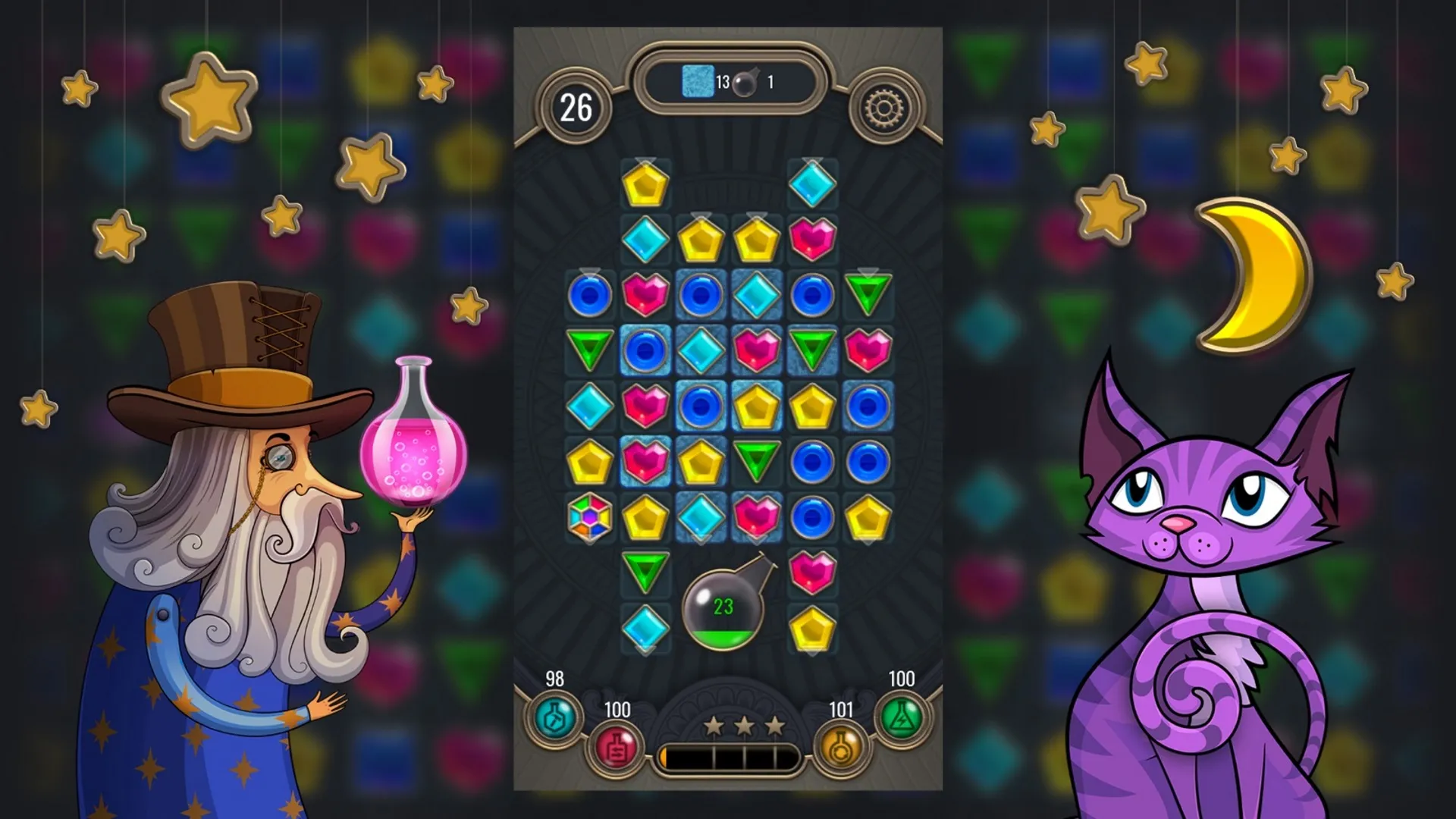Tap the yellow pentagon gem at the board top
The image size is (1456, 819).
pyautogui.click(x=646, y=184)
